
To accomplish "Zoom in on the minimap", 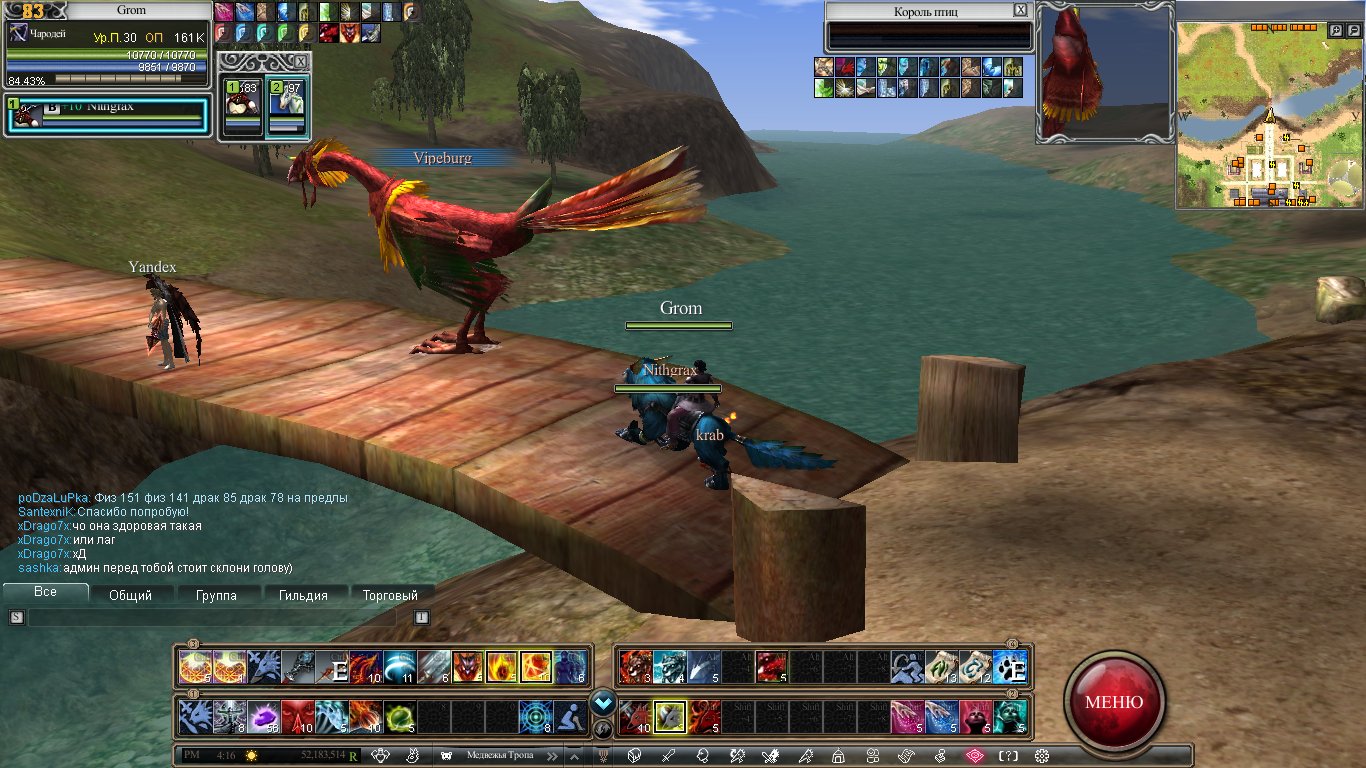I will (1336, 31).
